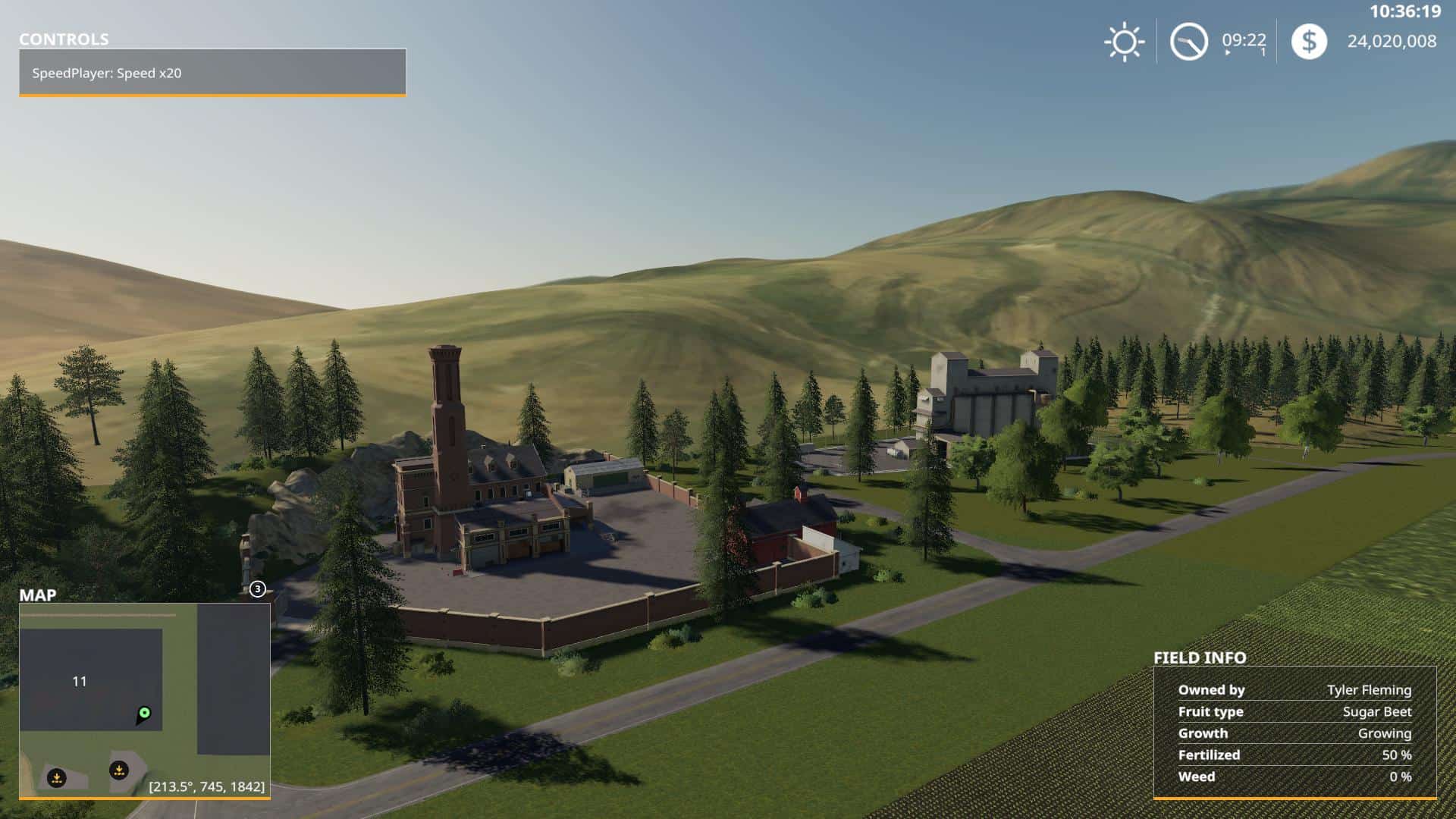The width and height of the screenshot is (1456, 819).
Task: Toggle field 11 selection on the minimap
Action: tap(79, 681)
